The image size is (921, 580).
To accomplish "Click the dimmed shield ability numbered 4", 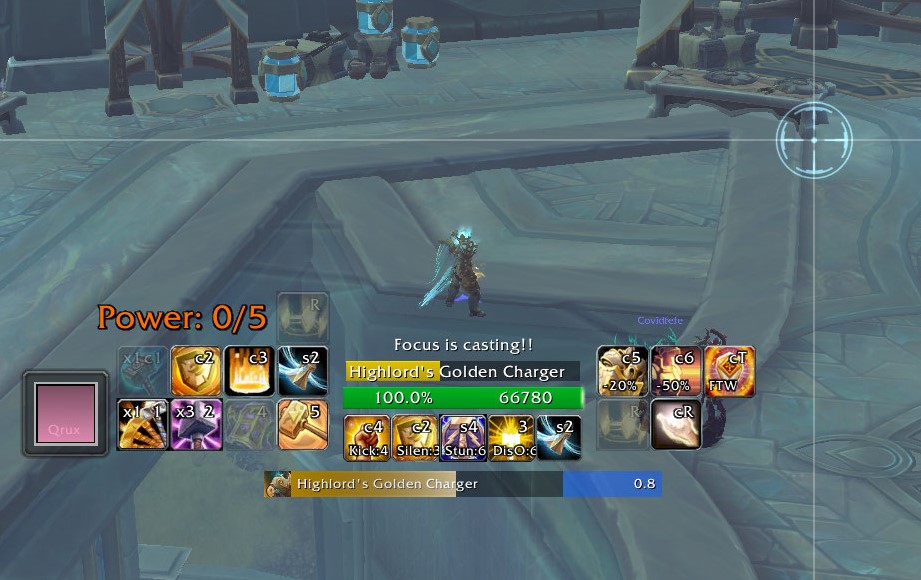I will (x=249, y=424).
